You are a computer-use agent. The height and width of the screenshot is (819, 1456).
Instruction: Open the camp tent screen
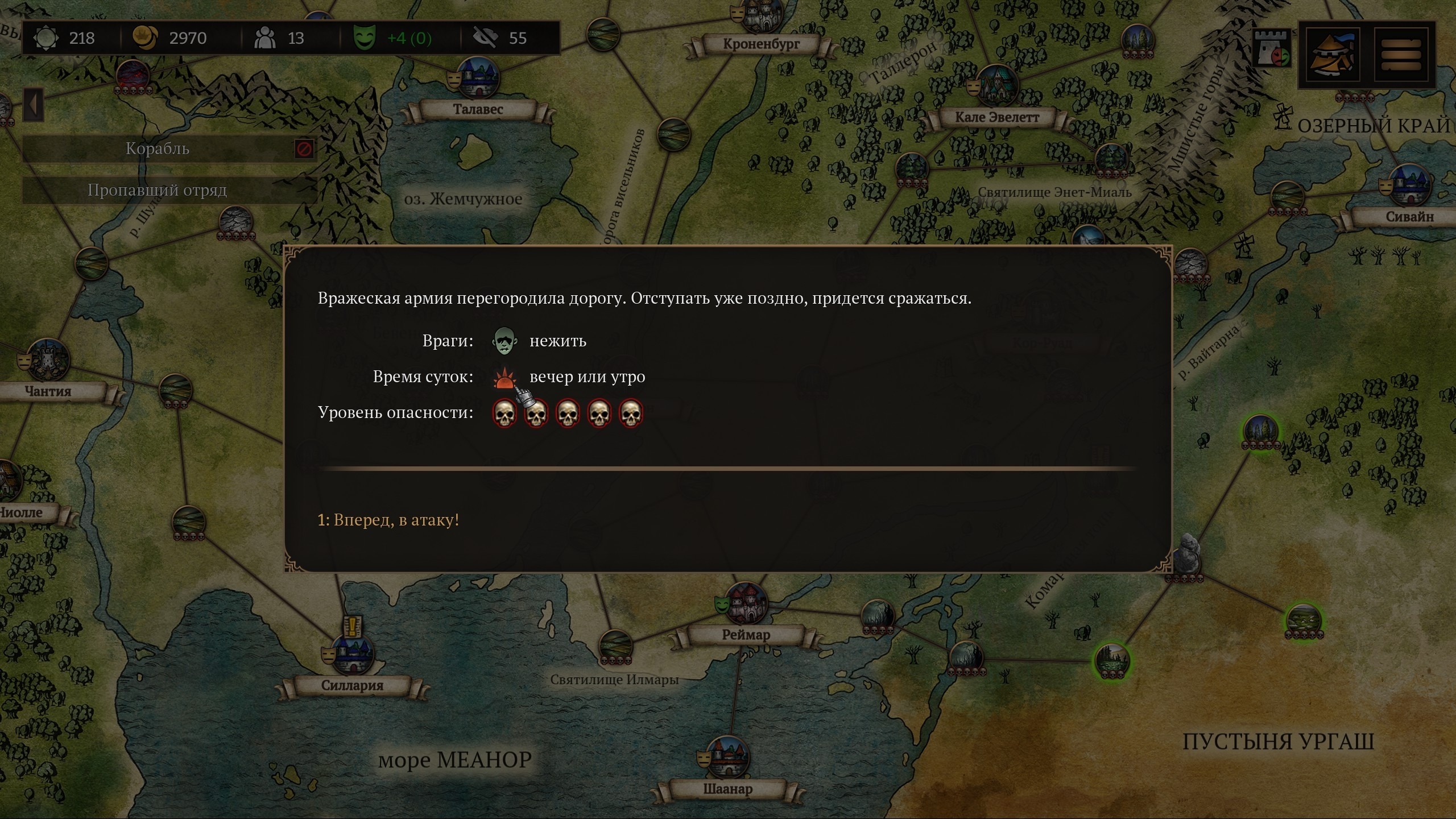pyautogui.click(x=1332, y=55)
